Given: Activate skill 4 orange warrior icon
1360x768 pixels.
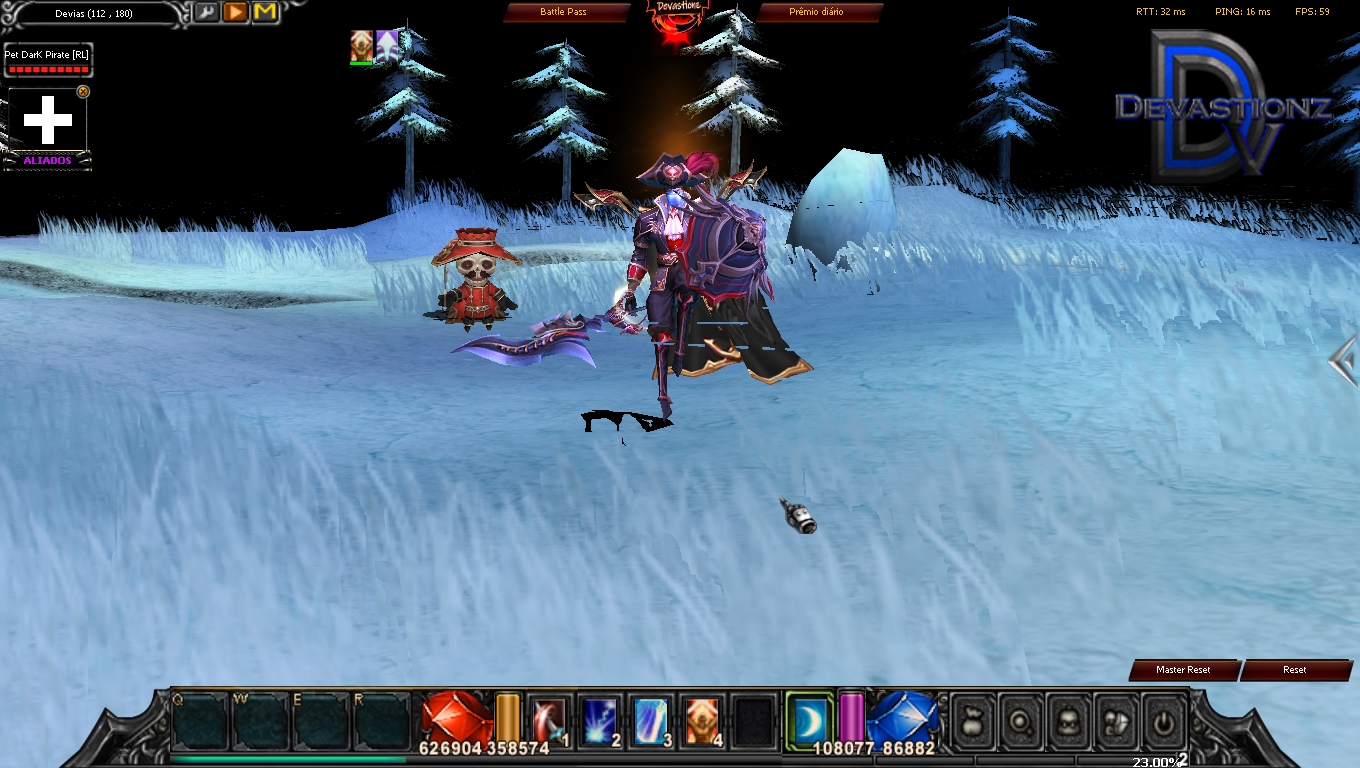Looking at the screenshot, I should click(703, 720).
